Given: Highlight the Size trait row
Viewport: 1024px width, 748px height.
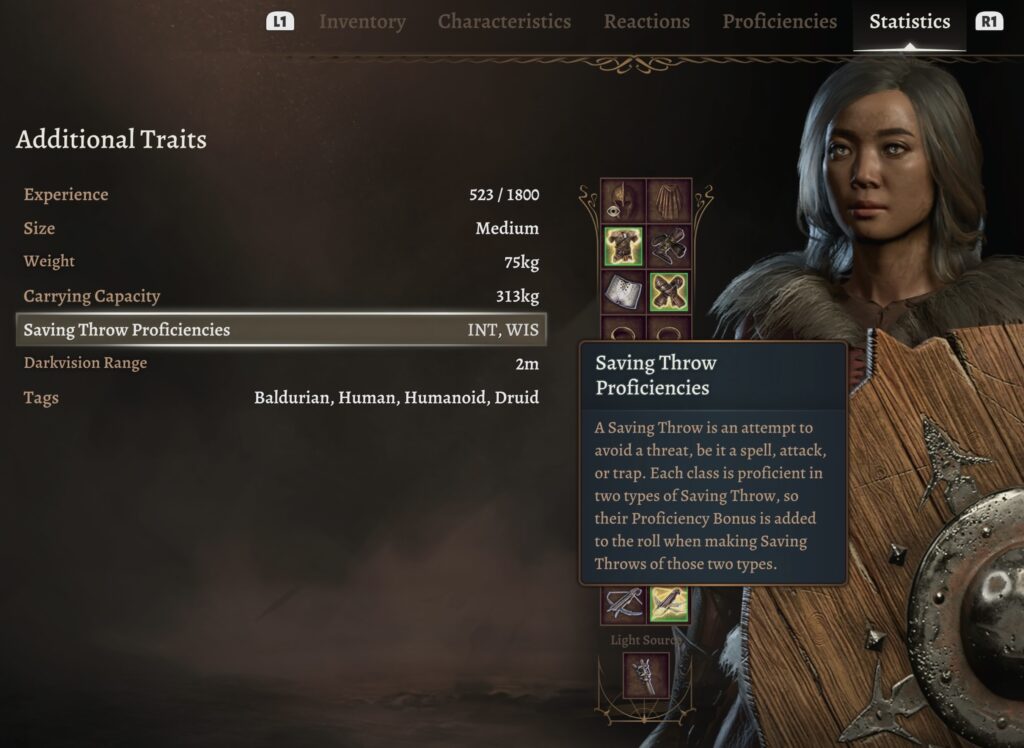Looking at the screenshot, I should click(x=281, y=229).
